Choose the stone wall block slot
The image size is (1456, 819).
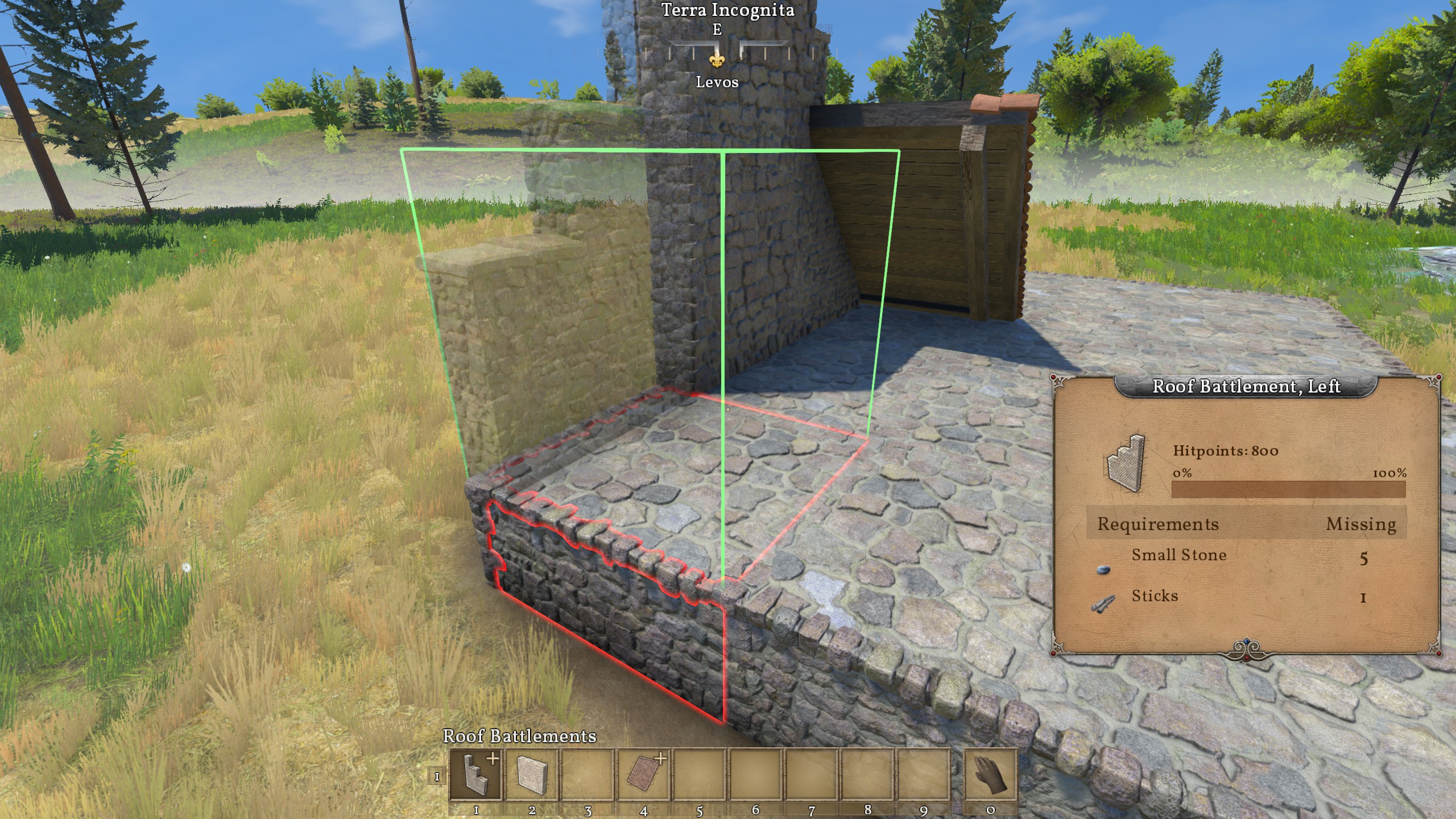(531, 775)
